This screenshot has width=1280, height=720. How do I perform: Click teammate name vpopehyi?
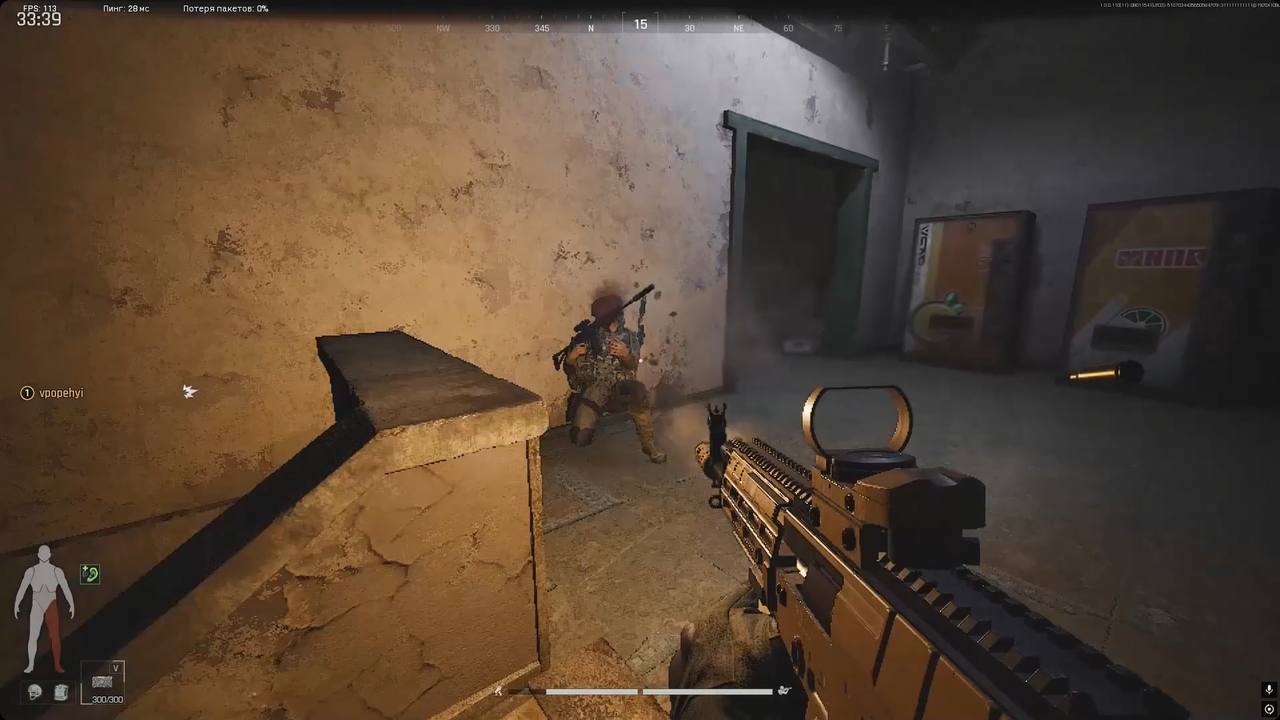pyautogui.click(x=61, y=393)
